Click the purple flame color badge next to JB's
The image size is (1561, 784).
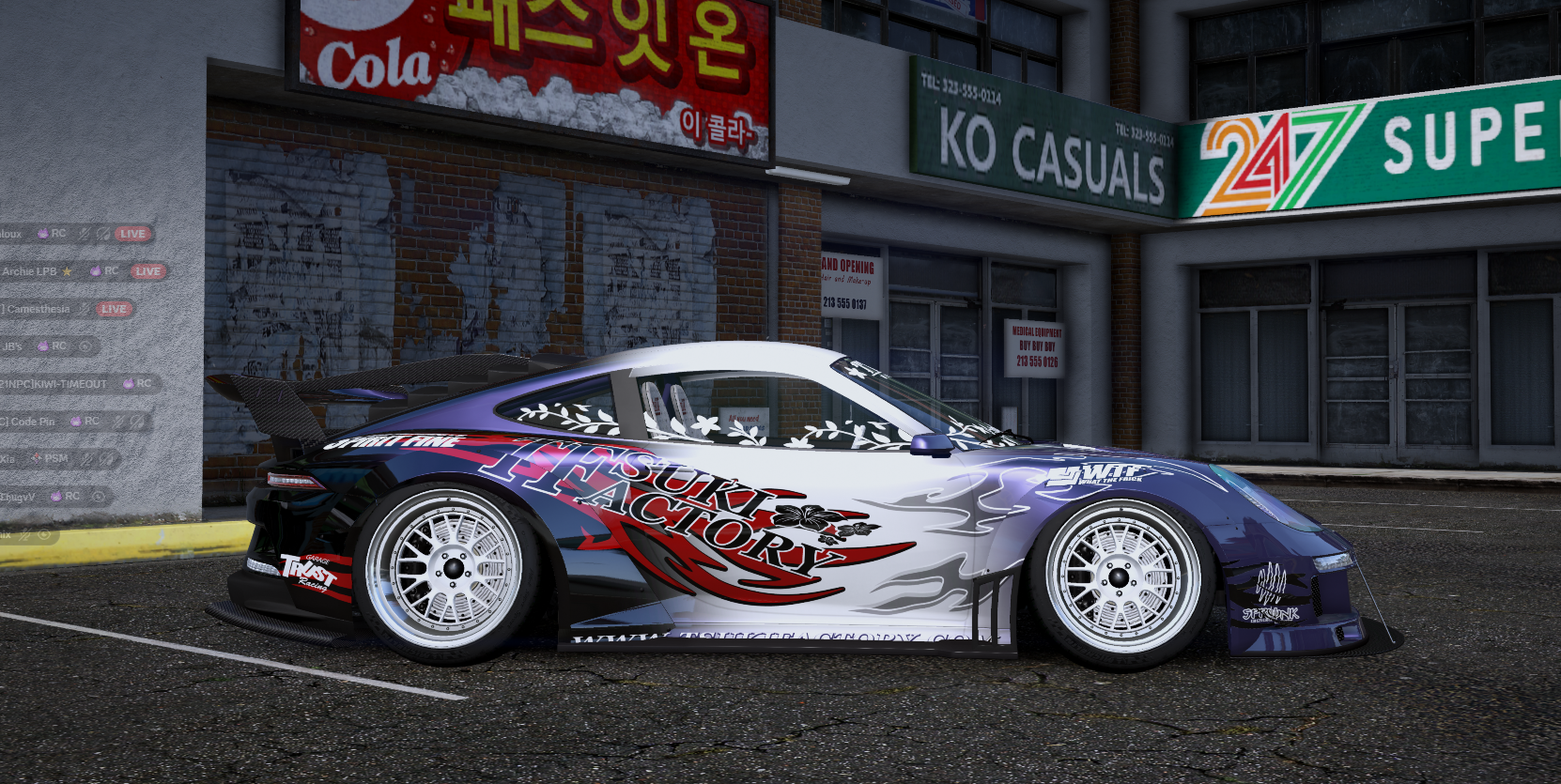pos(43,345)
